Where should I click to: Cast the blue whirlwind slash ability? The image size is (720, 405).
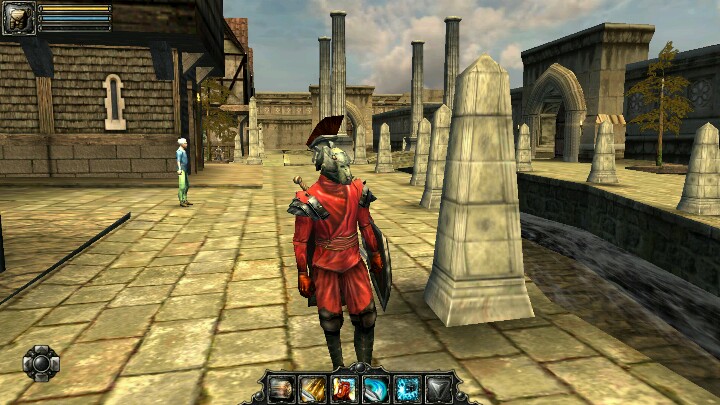(376, 389)
